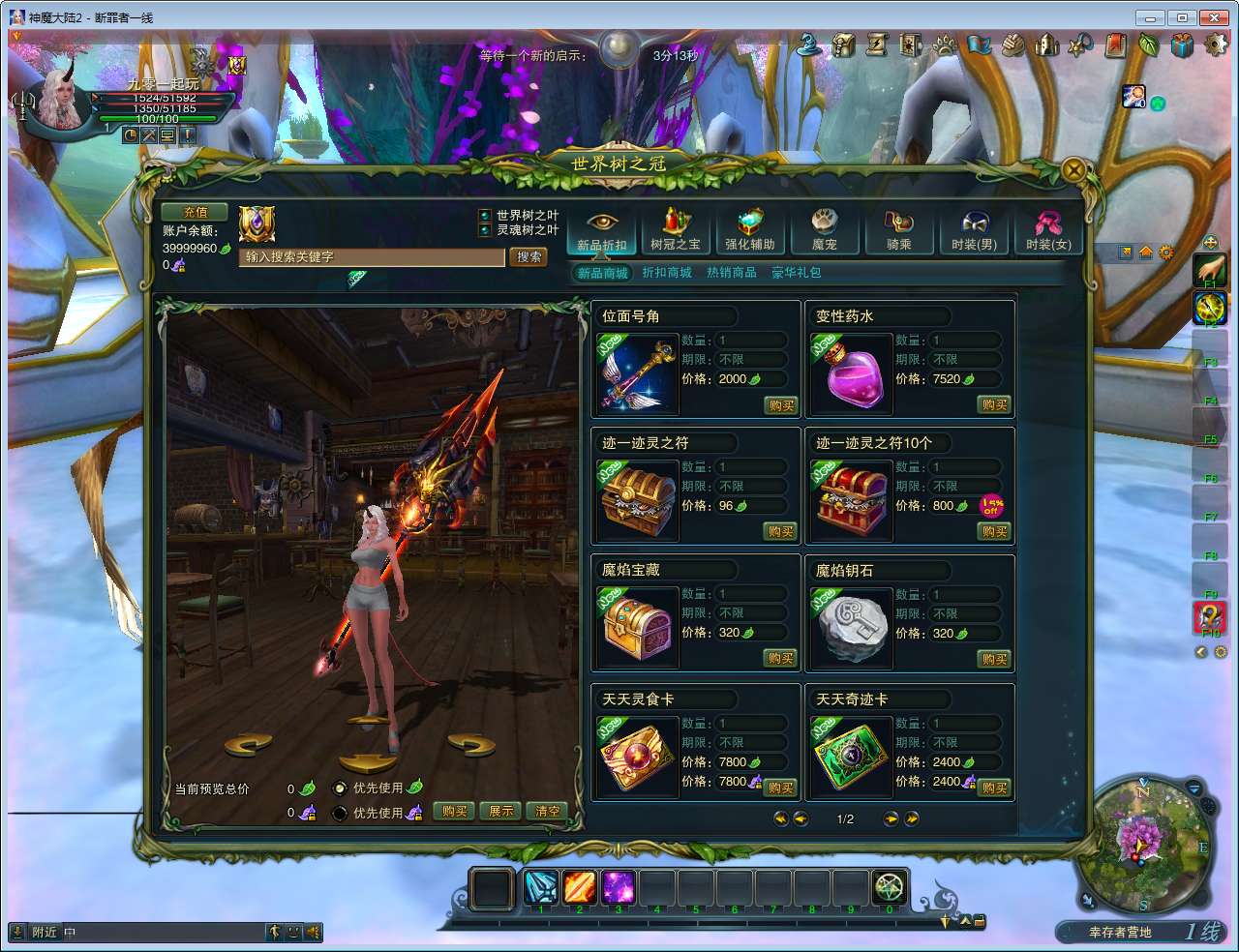Open the 强化辅助 category tab
The image size is (1239, 952).
point(749,232)
